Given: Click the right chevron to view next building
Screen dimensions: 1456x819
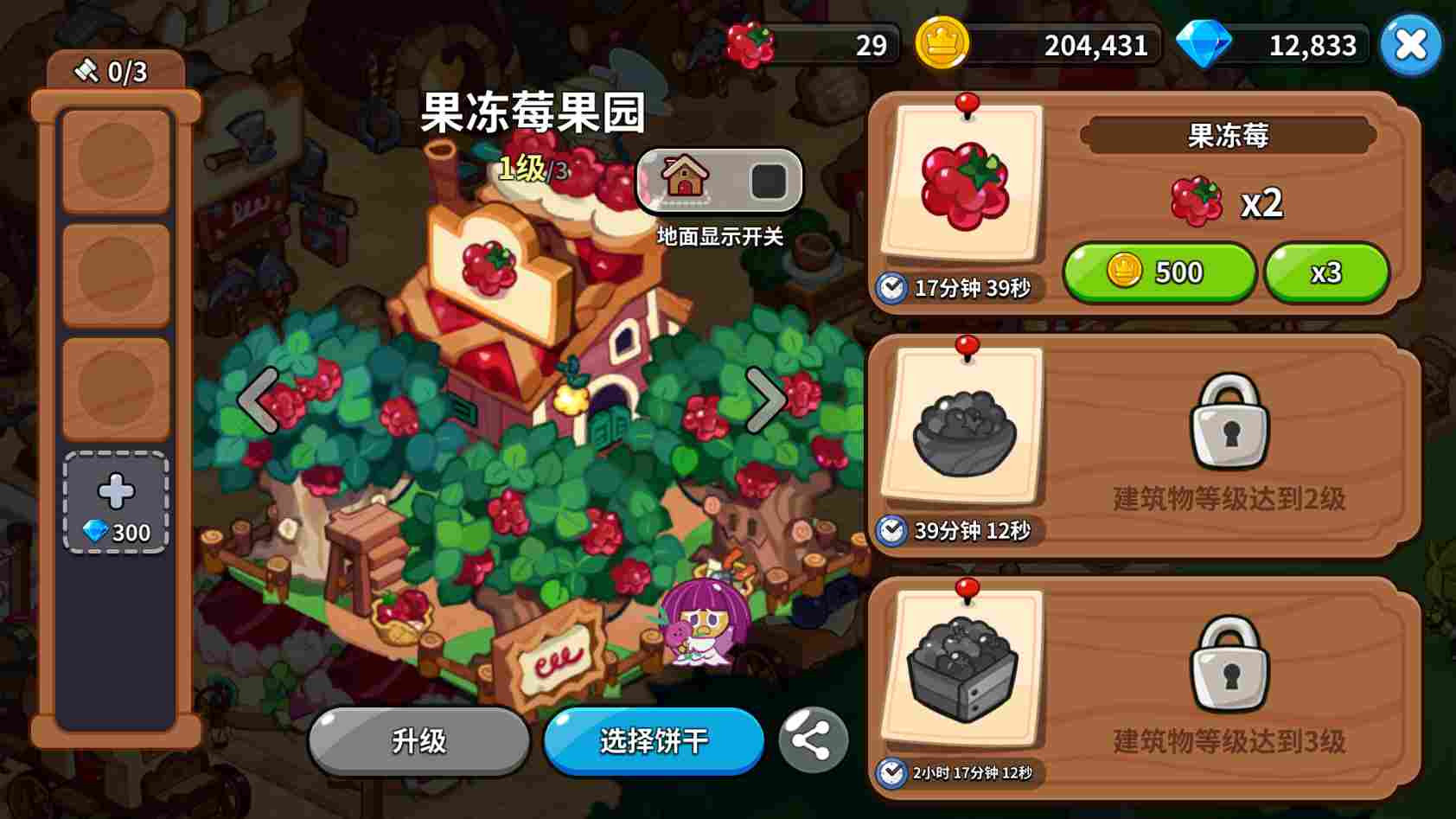Looking at the screenshot, I should pyautogui.click(x=764, y=400).
